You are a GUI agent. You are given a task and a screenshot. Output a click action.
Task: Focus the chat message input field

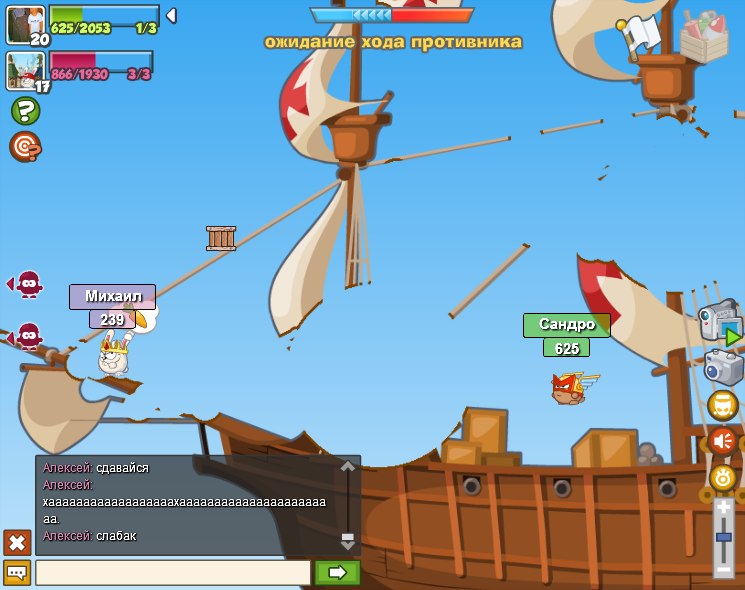pyautogui.click(x=173, y=572)
